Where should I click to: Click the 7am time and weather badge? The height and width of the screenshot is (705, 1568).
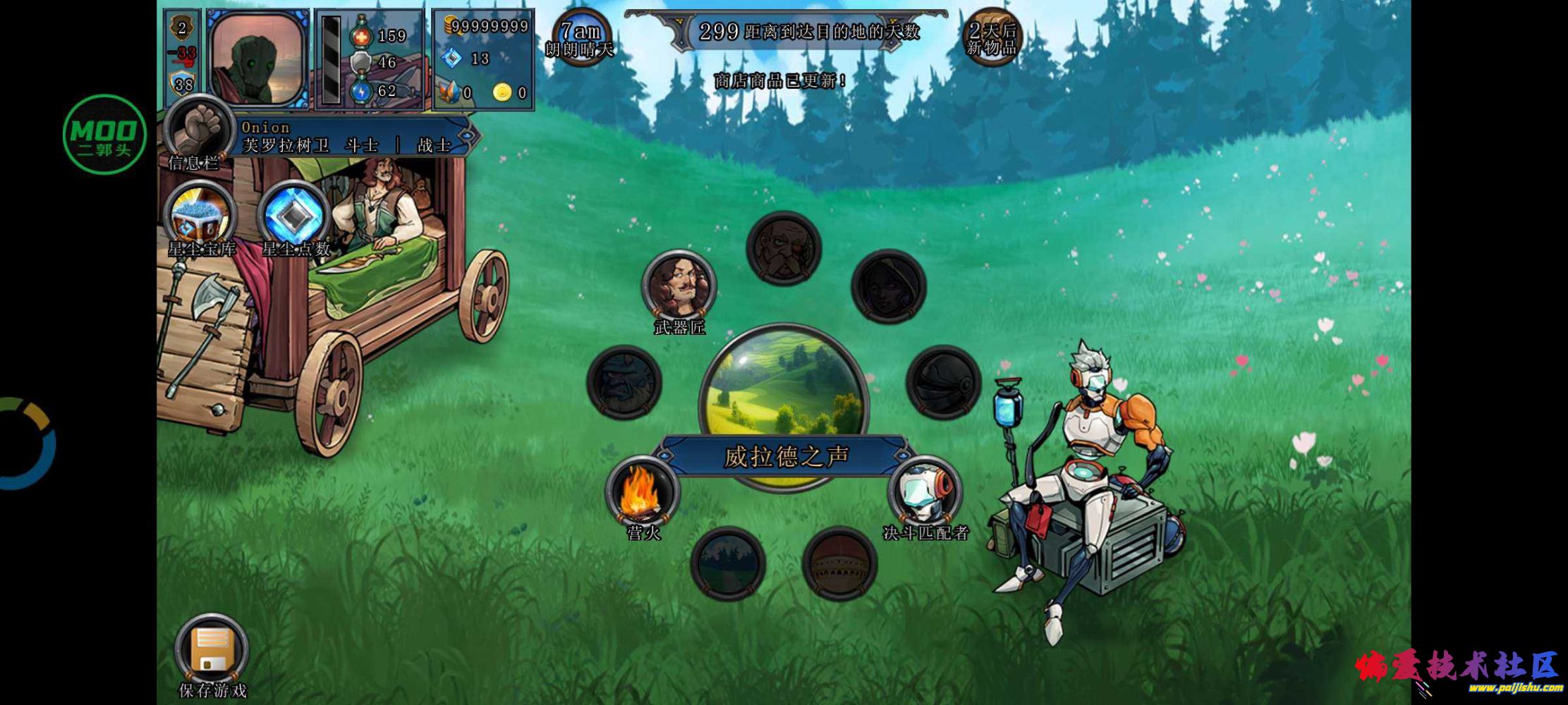580,38
